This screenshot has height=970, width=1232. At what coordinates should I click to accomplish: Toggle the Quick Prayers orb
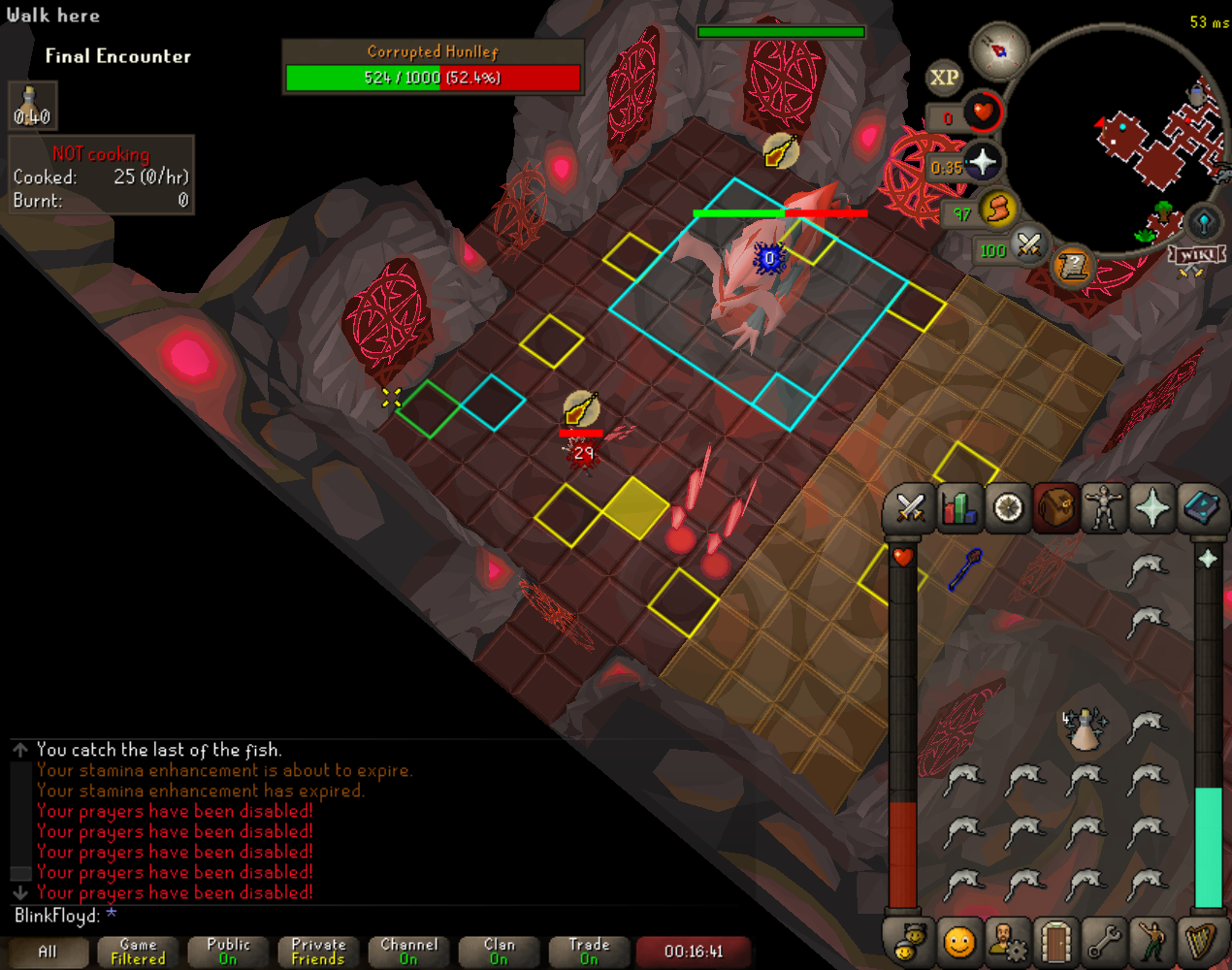click(982, 162)
